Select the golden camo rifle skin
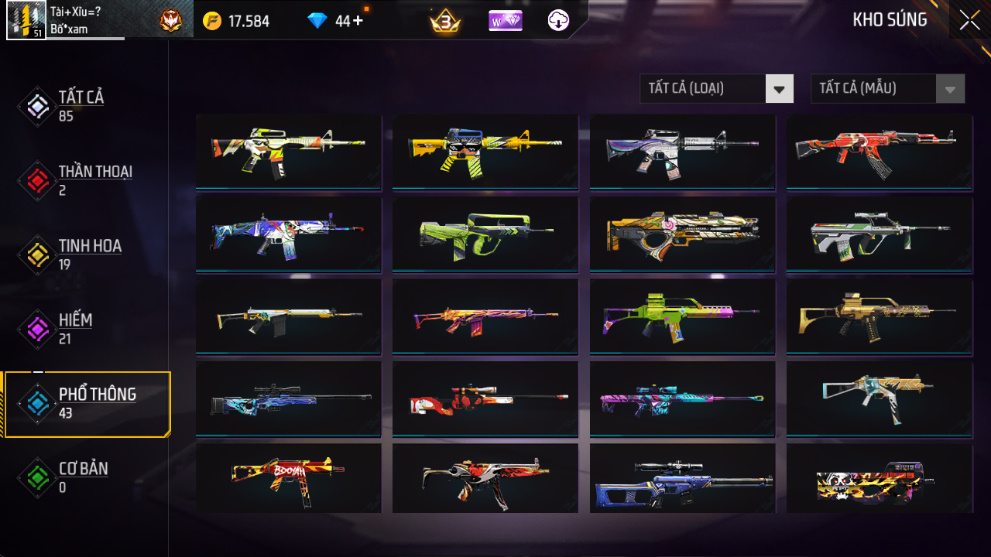Screen dimensions: 991x557 [x=879, y=315]
